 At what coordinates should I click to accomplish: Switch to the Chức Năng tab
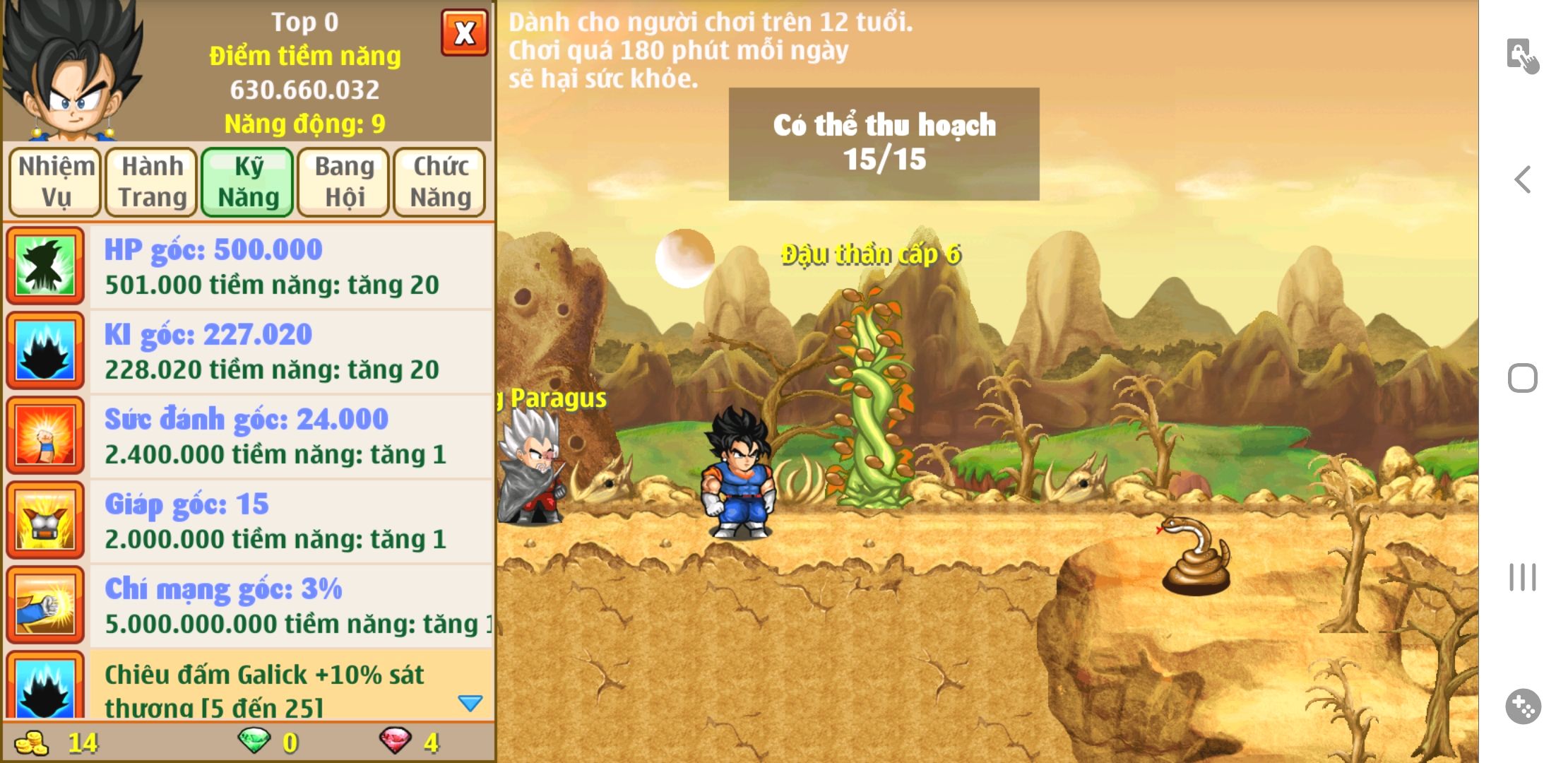tap(440, 182)
